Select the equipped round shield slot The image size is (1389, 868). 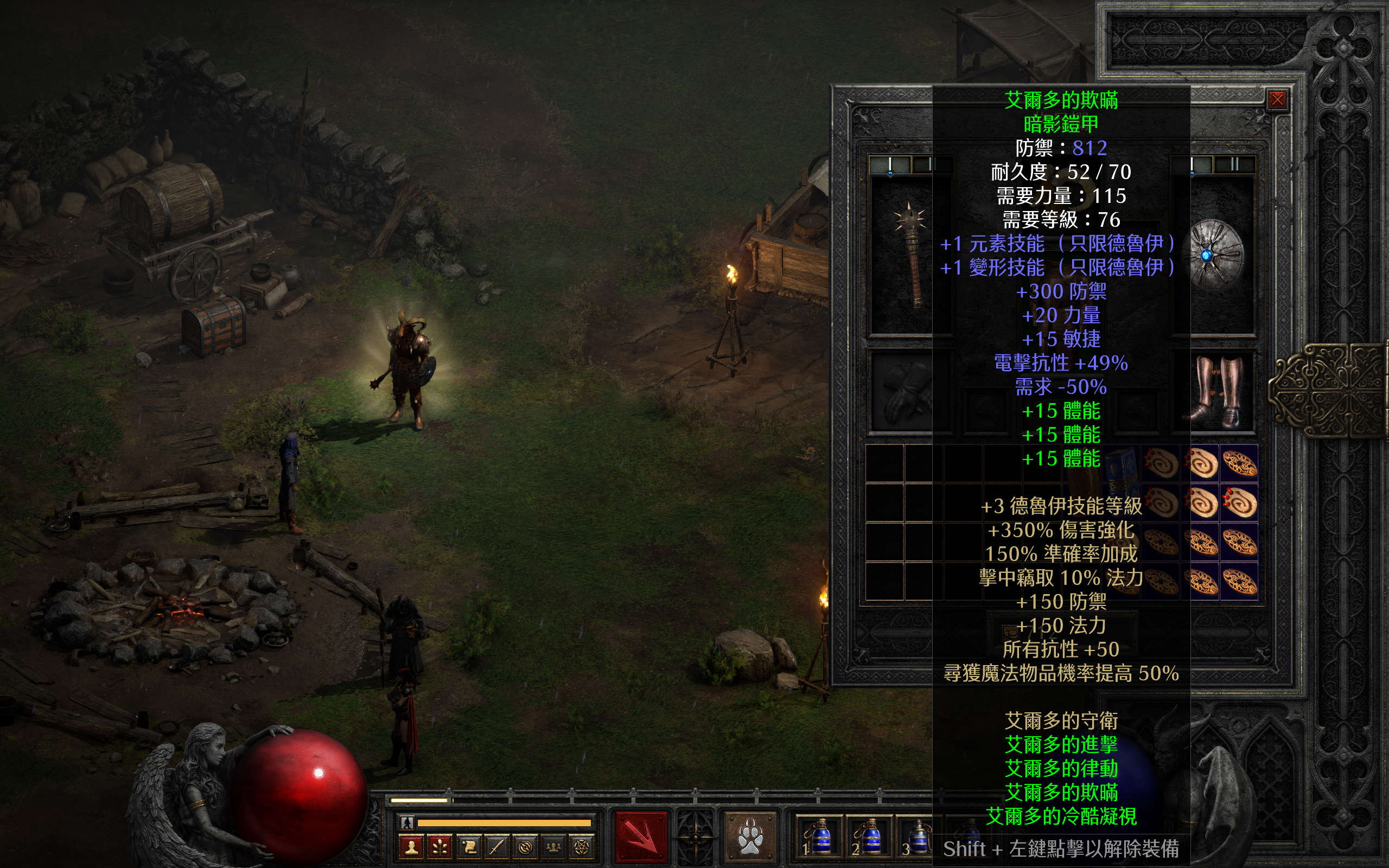click(1216, 256)
